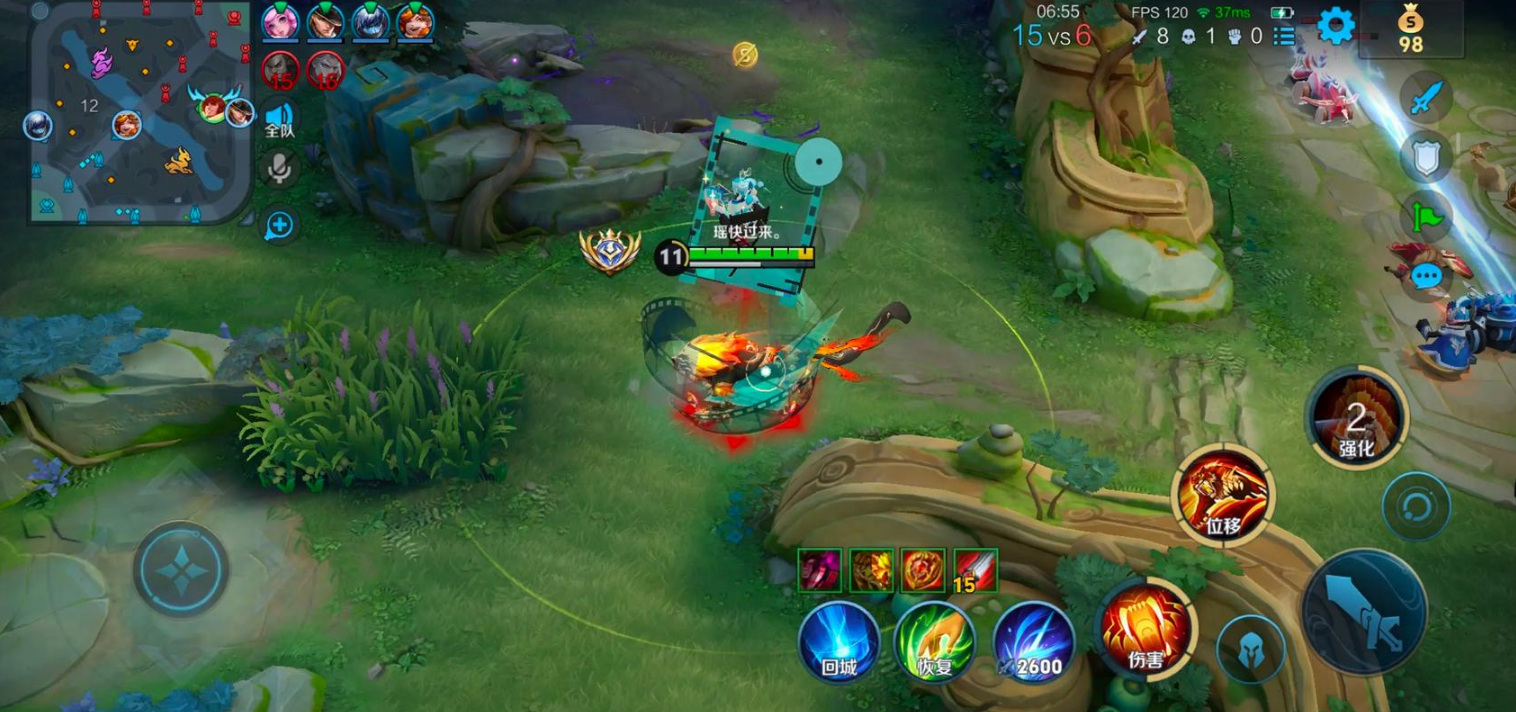Tap the circular arrow button above attack
Image resolution: width=1516 pixels, height=712 pixels.
(x=1416, y=506)
